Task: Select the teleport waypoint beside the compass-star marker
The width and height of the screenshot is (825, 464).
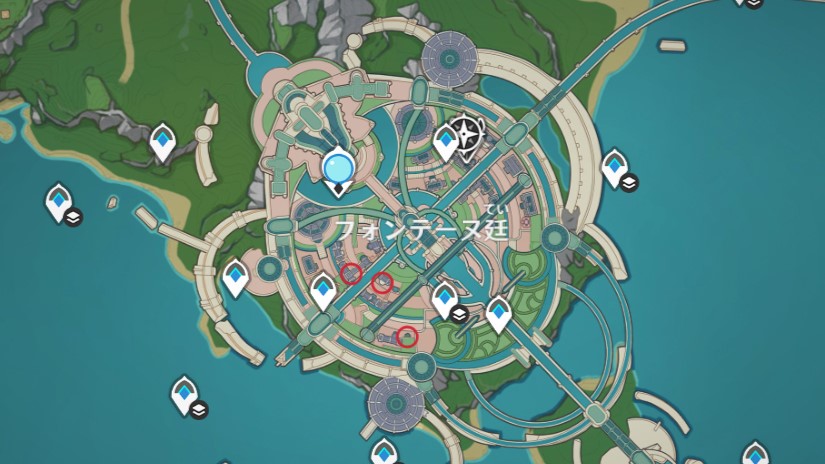Action: coord(446,142)
